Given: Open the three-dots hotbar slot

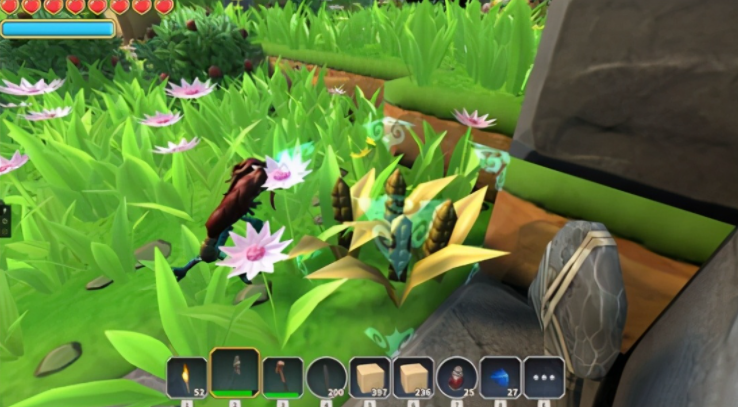Looking at the screenshot, I should [x=543, y=378].
